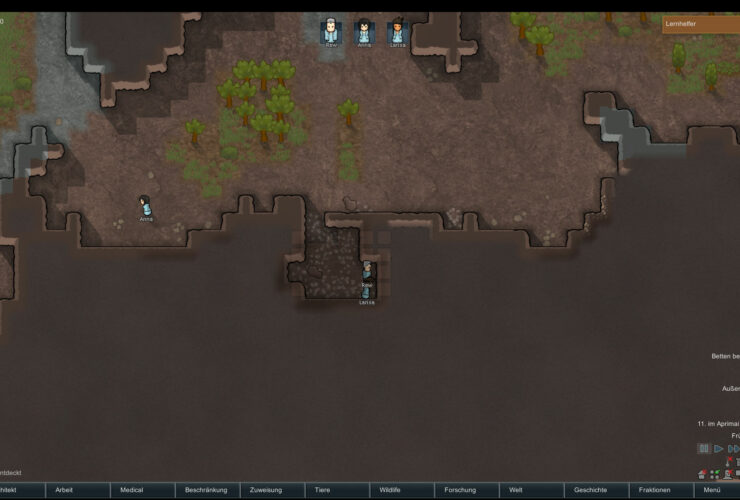Image resolution: width=740 pixels, height=500 pixels.
Task: Open the Arbeit work tab
Action: click(64, 490)
